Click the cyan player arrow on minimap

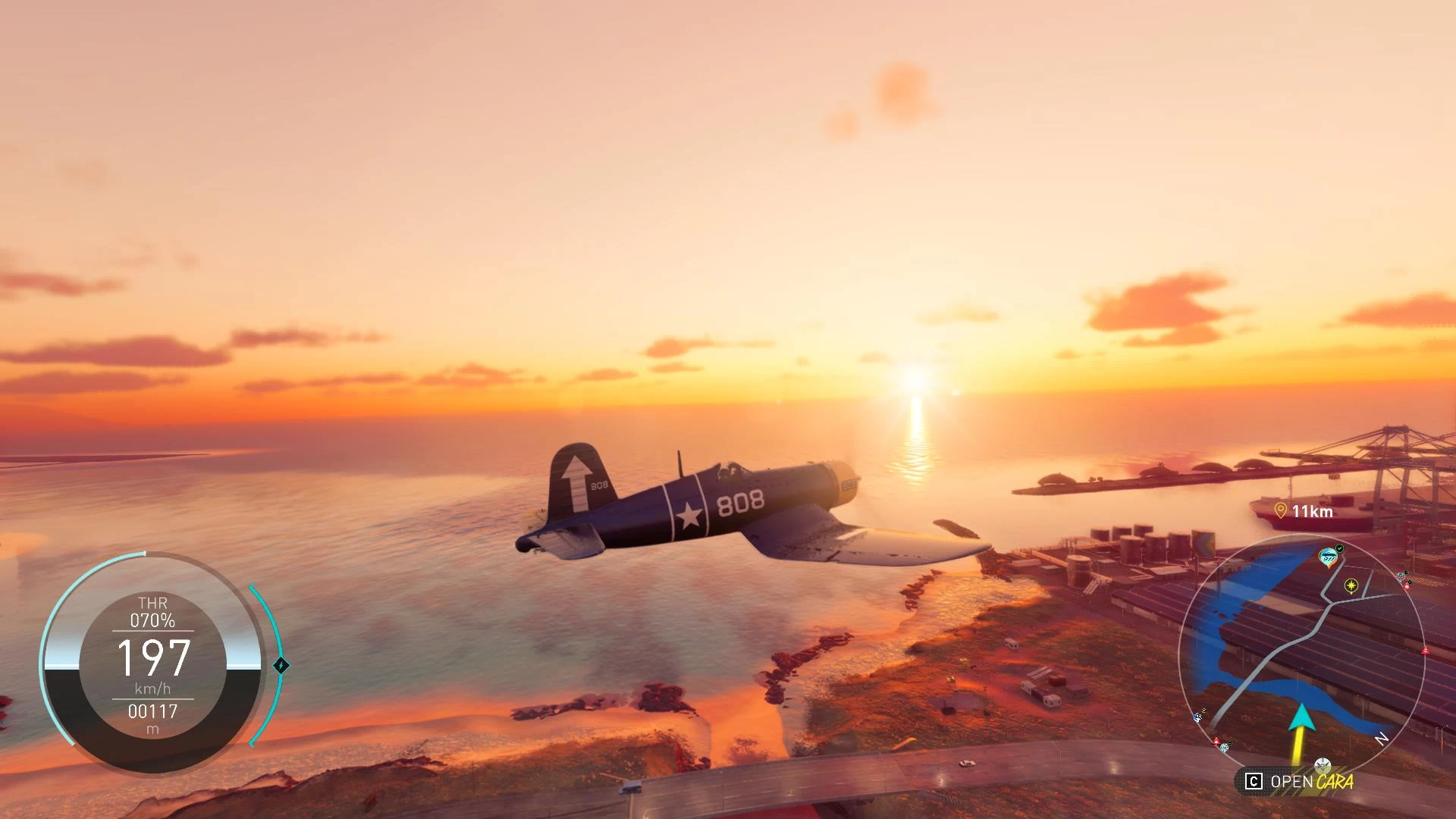tap(1301, 717)
